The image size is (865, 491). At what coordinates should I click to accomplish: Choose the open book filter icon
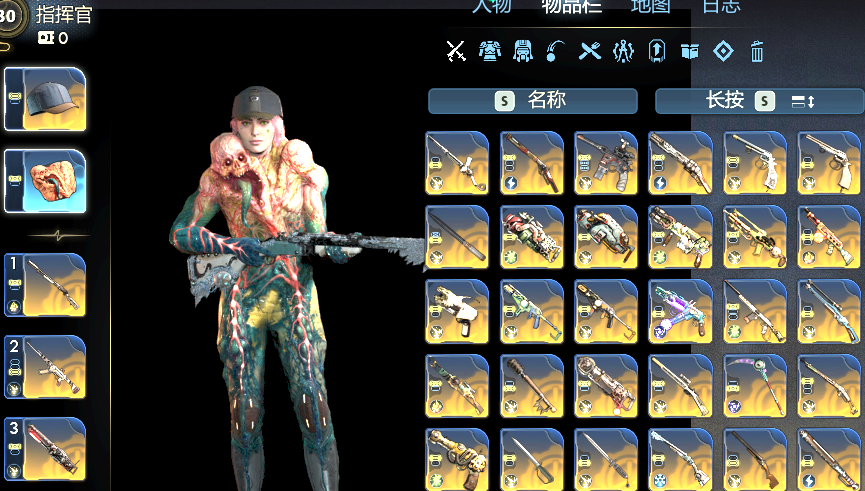pos(689,50)
